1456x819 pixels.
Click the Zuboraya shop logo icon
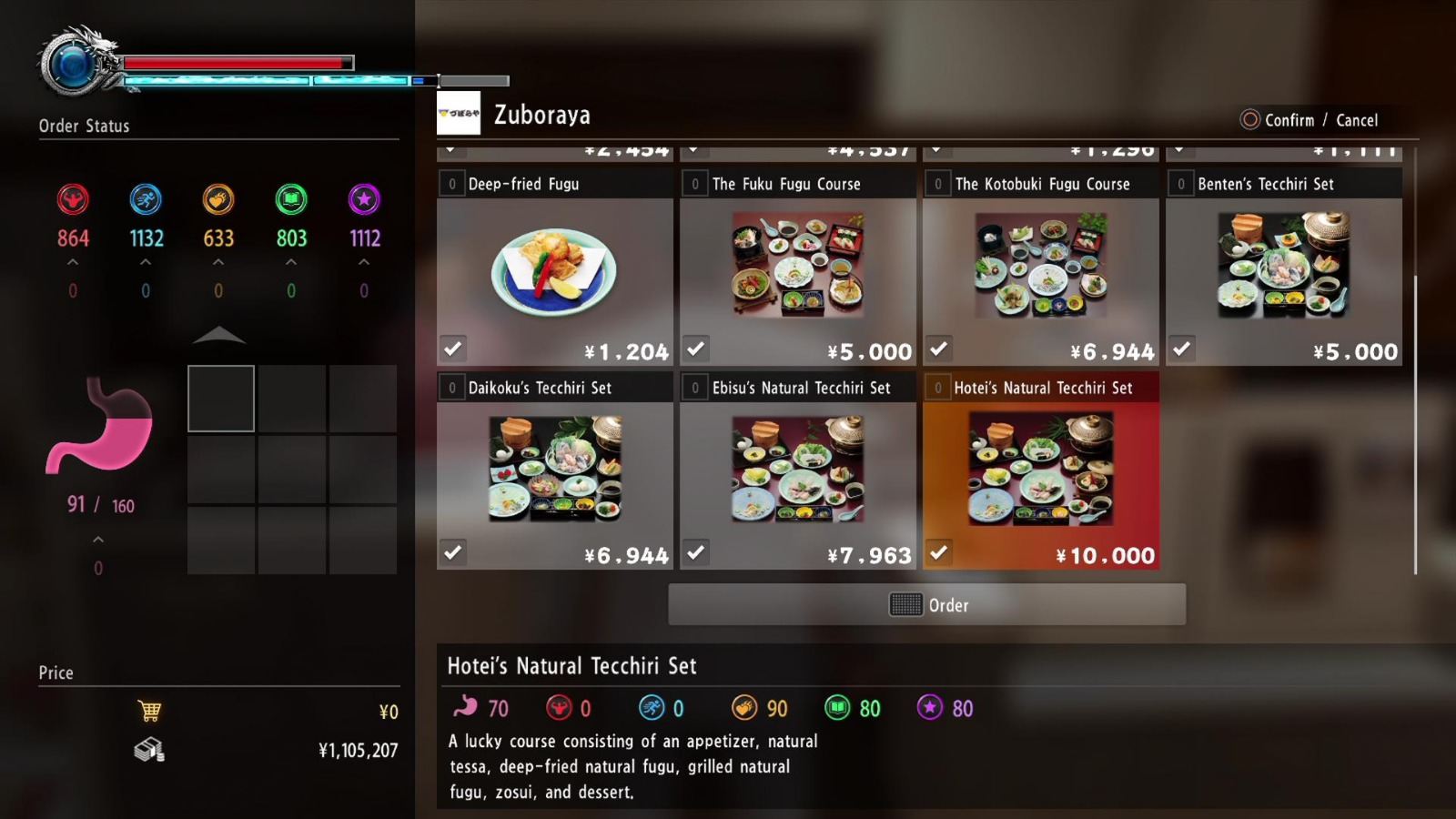[460, 113]
